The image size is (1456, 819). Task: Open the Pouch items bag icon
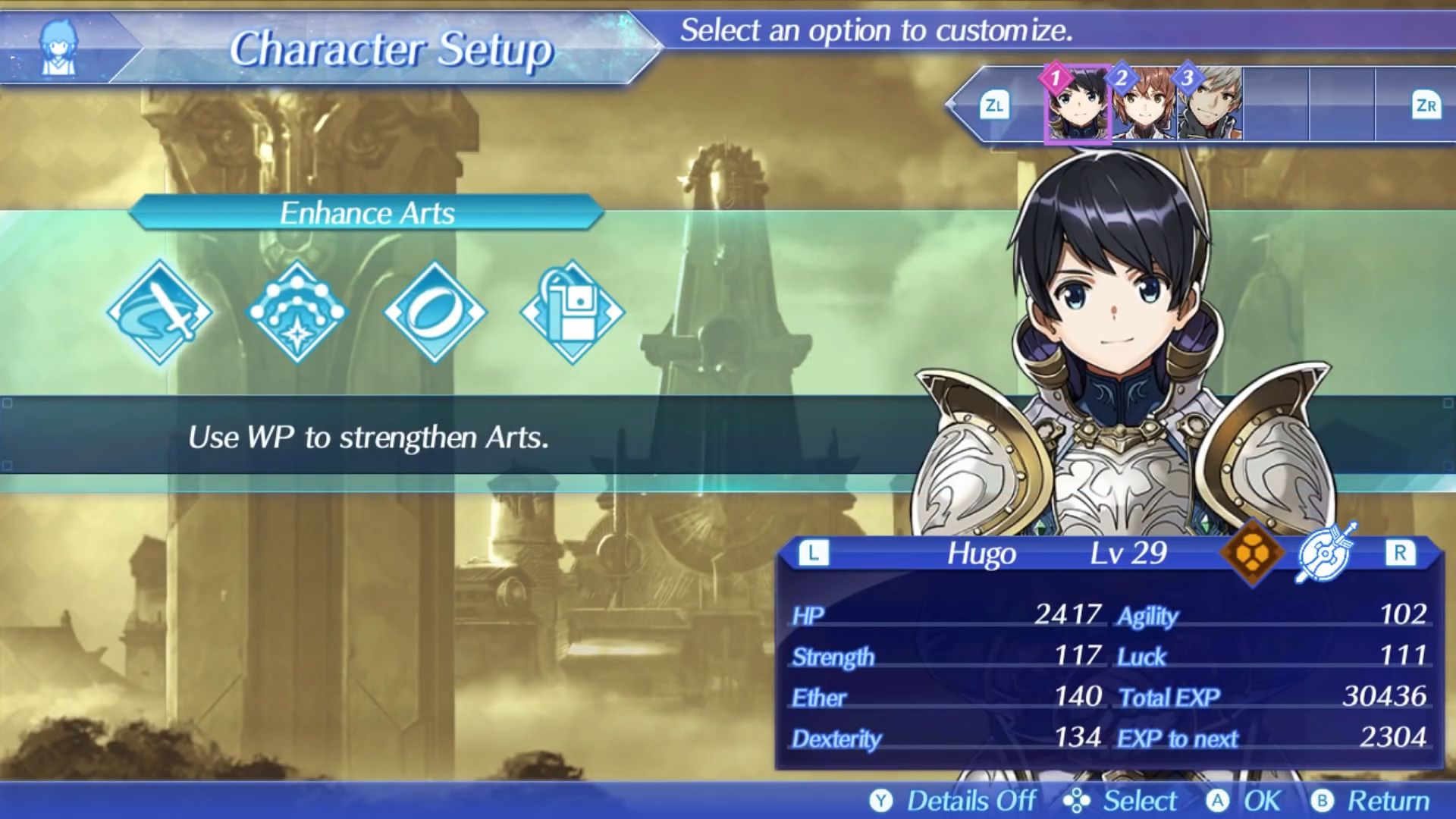573,312
